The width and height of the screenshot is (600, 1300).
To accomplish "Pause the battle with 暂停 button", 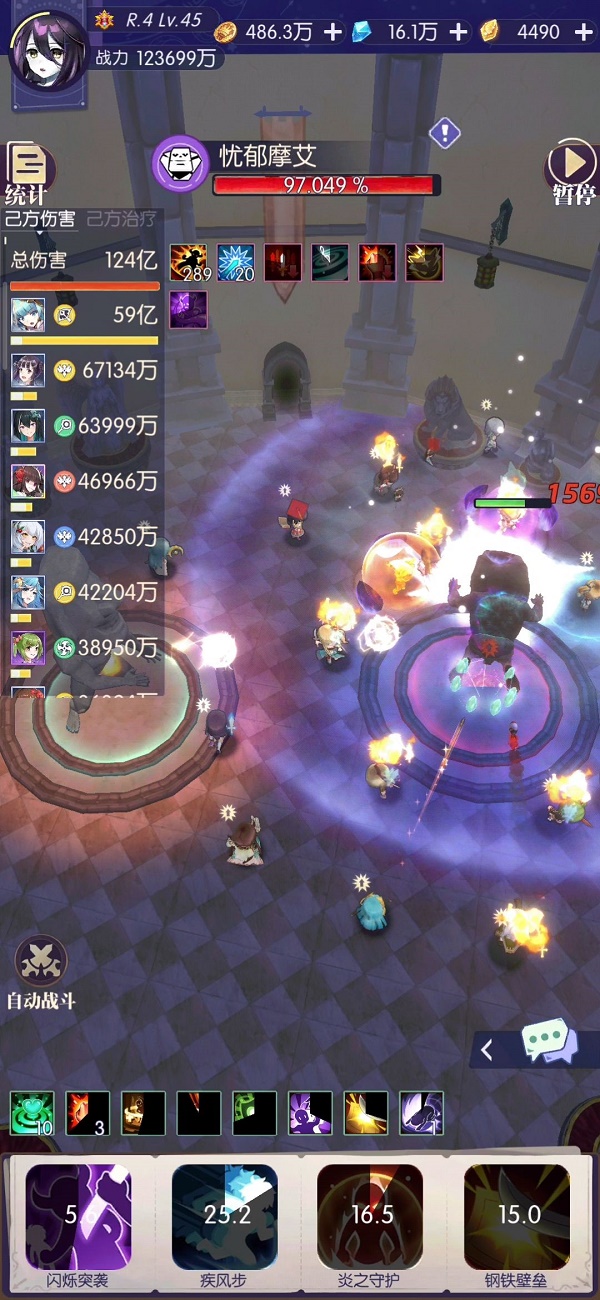I will (x=574, y=172).
